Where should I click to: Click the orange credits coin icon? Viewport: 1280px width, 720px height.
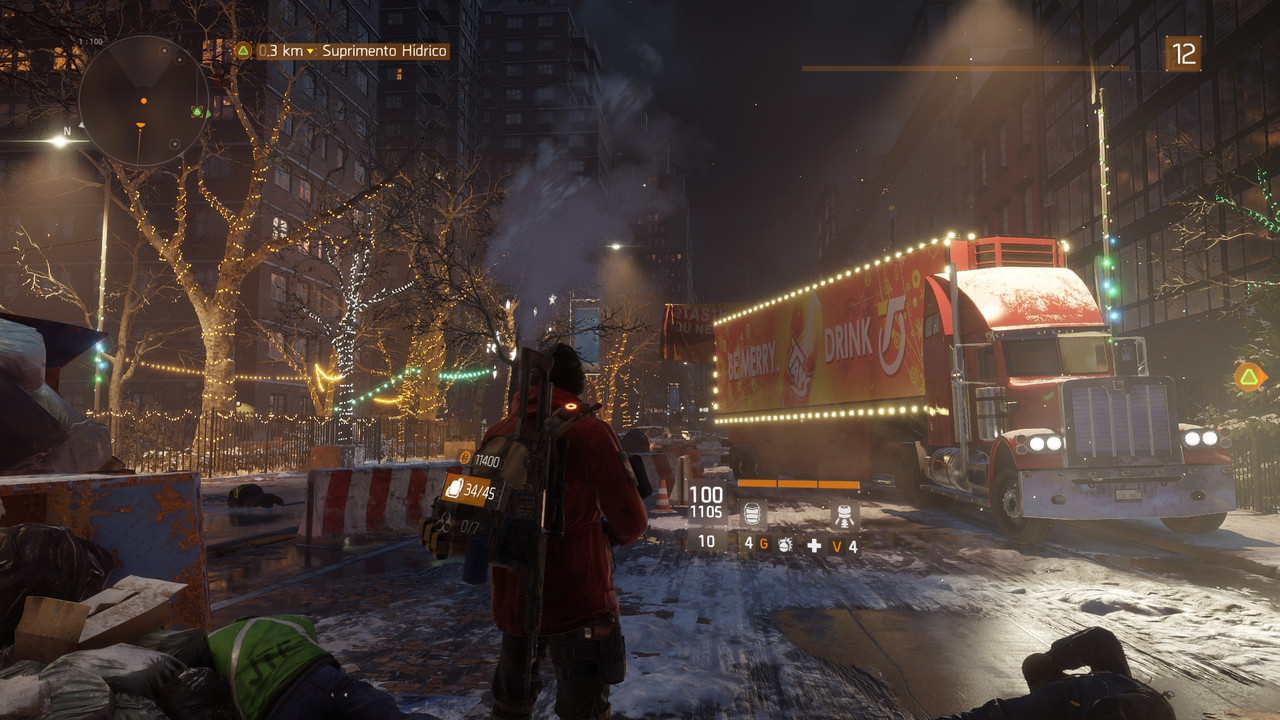(465, 458)
